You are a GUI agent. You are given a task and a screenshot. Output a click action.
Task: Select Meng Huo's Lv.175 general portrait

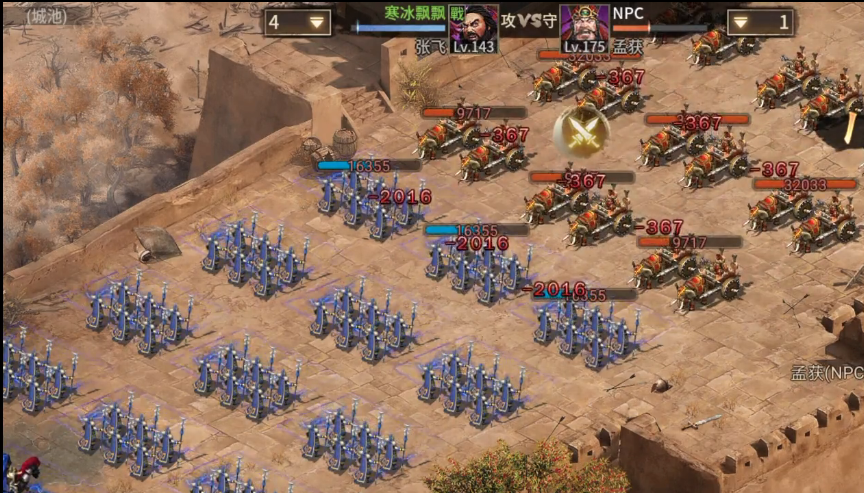(x=584, y=26)
